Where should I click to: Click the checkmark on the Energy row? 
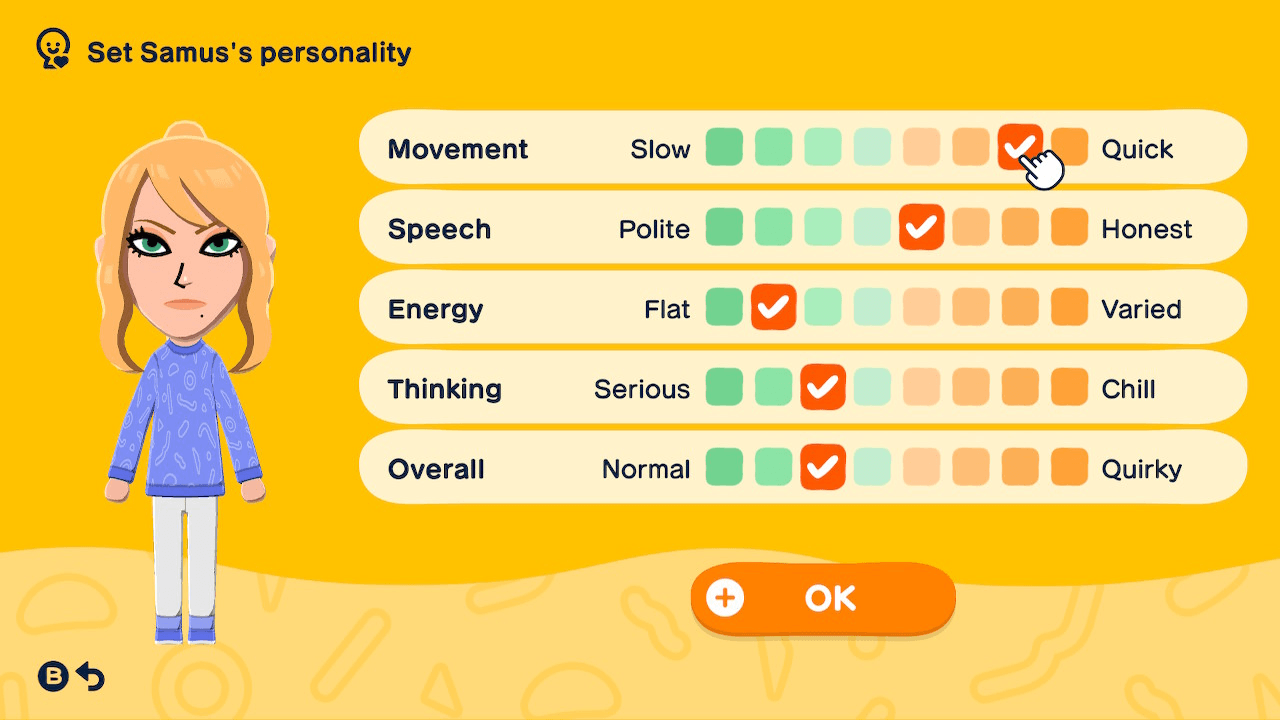click(773, 307)
